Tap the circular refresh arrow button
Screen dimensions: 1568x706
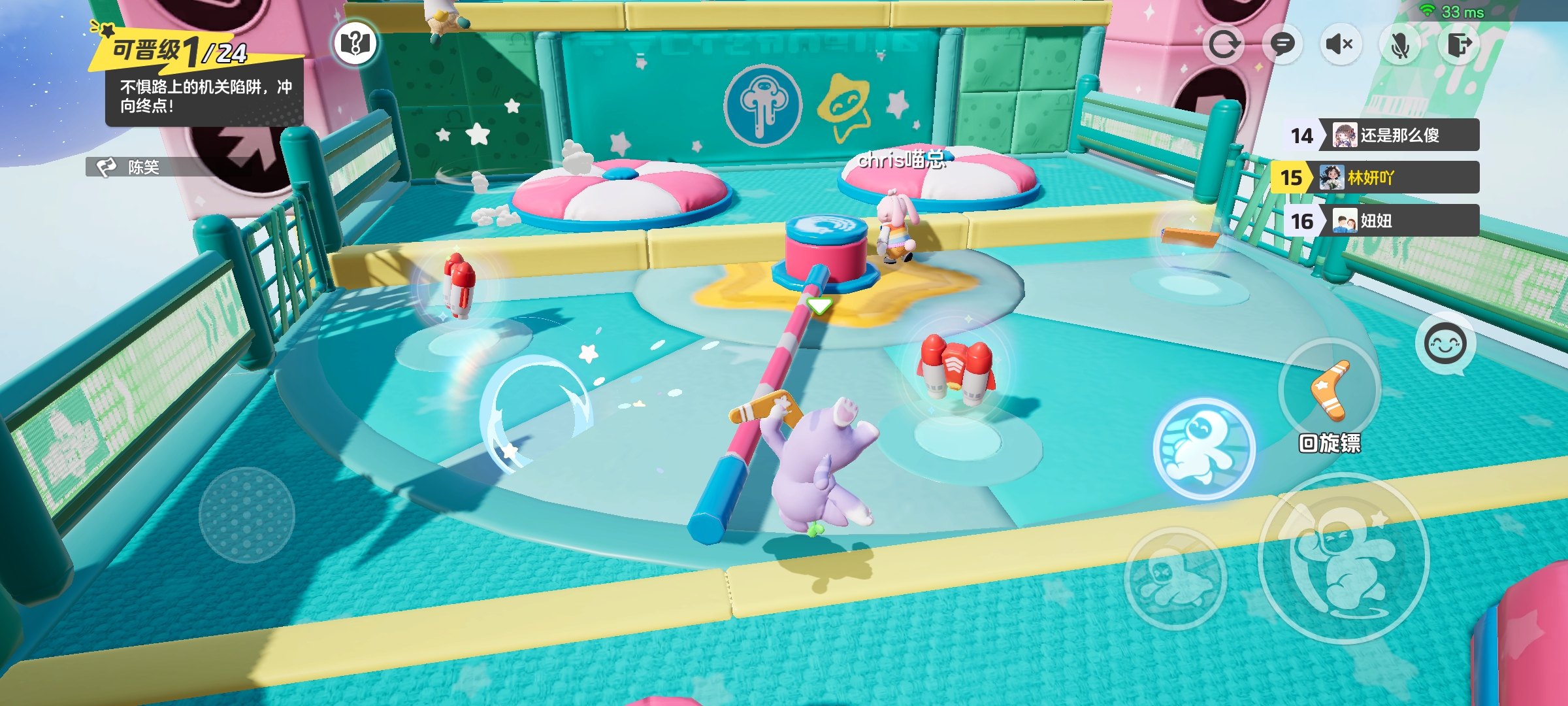tap(1223, 44)
